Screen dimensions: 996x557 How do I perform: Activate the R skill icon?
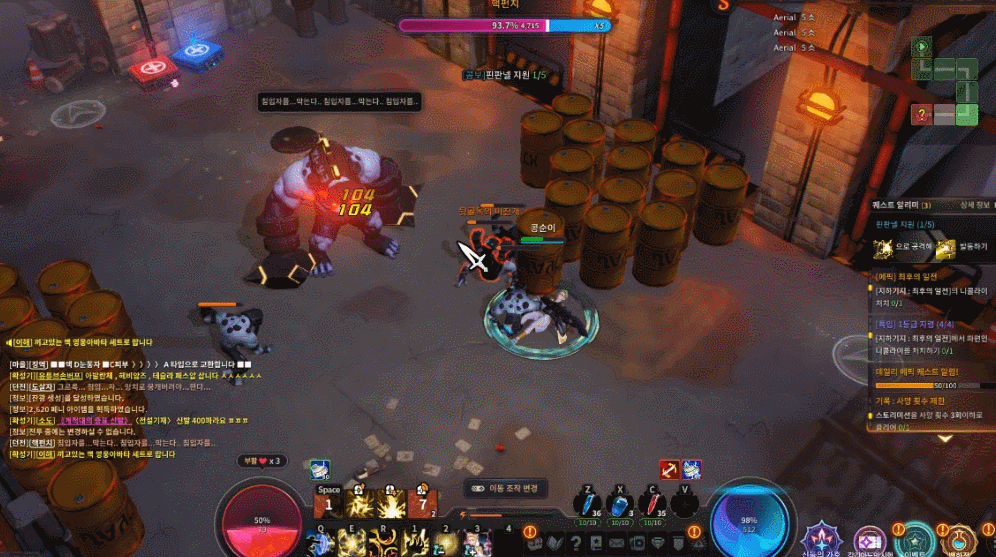(x=384, y=542)
